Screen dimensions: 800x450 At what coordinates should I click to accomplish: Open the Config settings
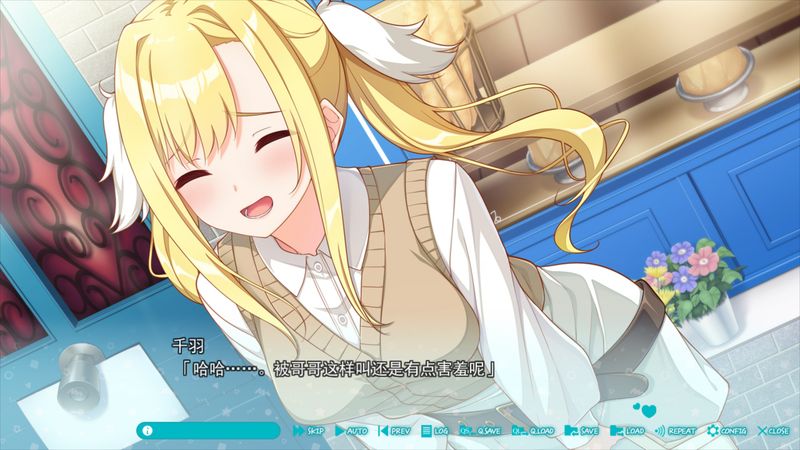point(727,430)
